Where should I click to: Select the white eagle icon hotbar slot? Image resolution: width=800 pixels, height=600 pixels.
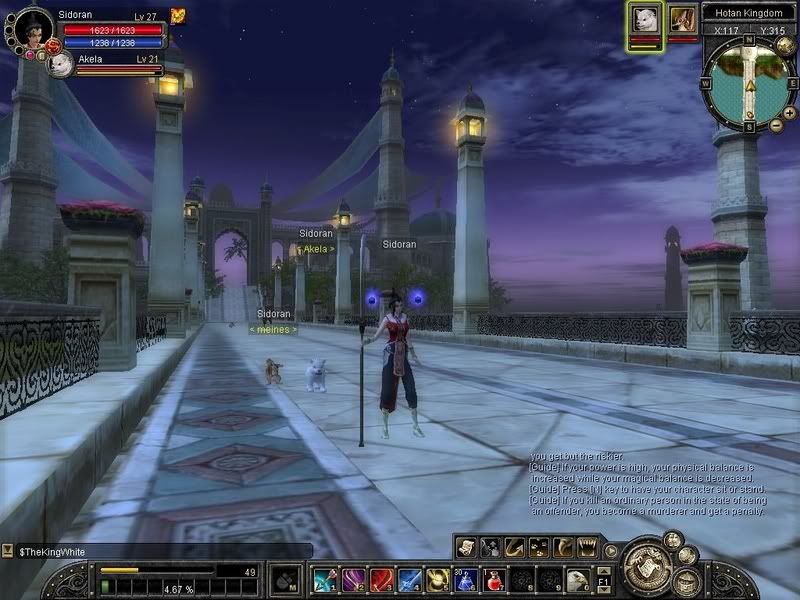click(578, 579)
